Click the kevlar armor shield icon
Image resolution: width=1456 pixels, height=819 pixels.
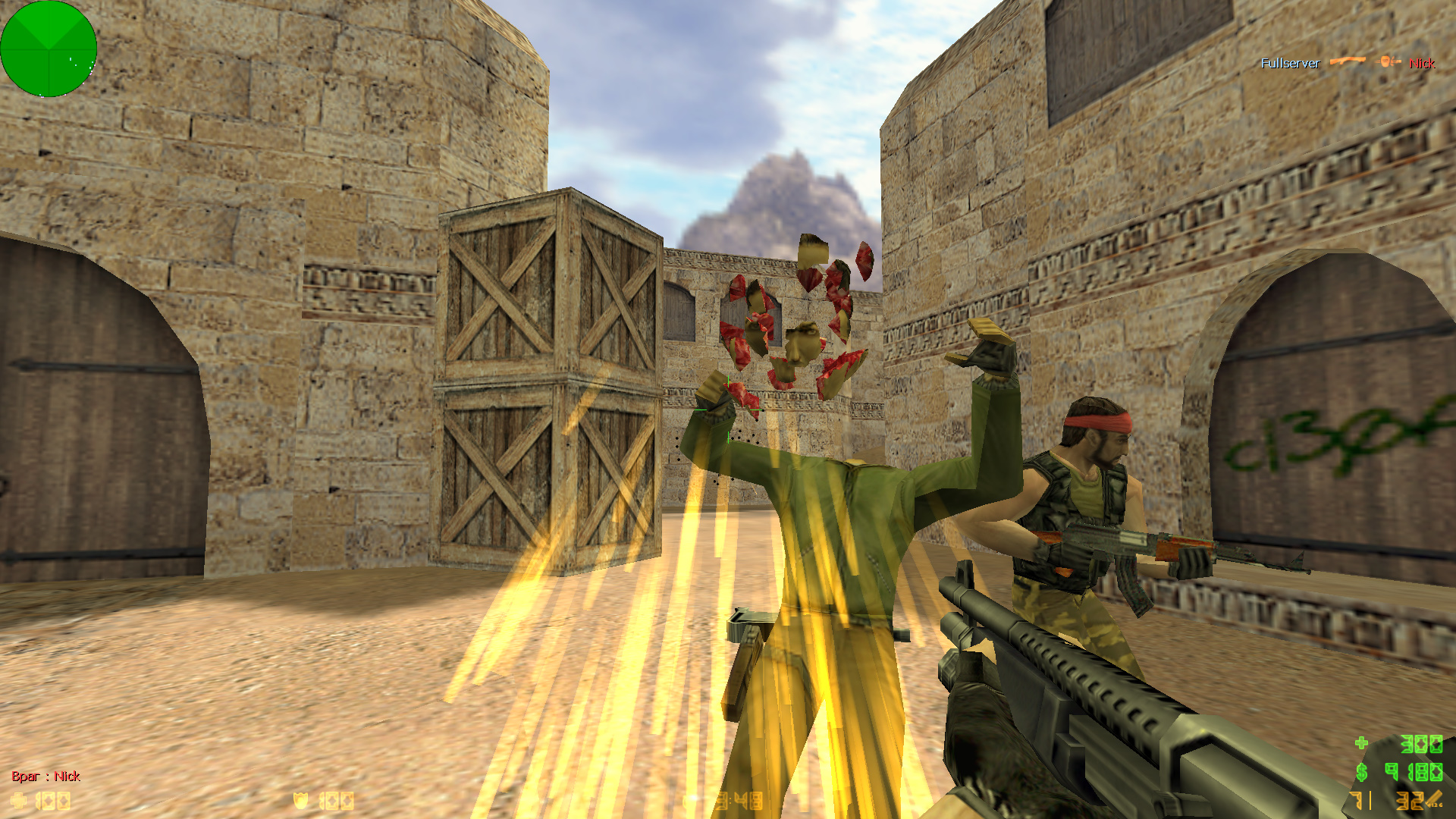click(301, 801)
